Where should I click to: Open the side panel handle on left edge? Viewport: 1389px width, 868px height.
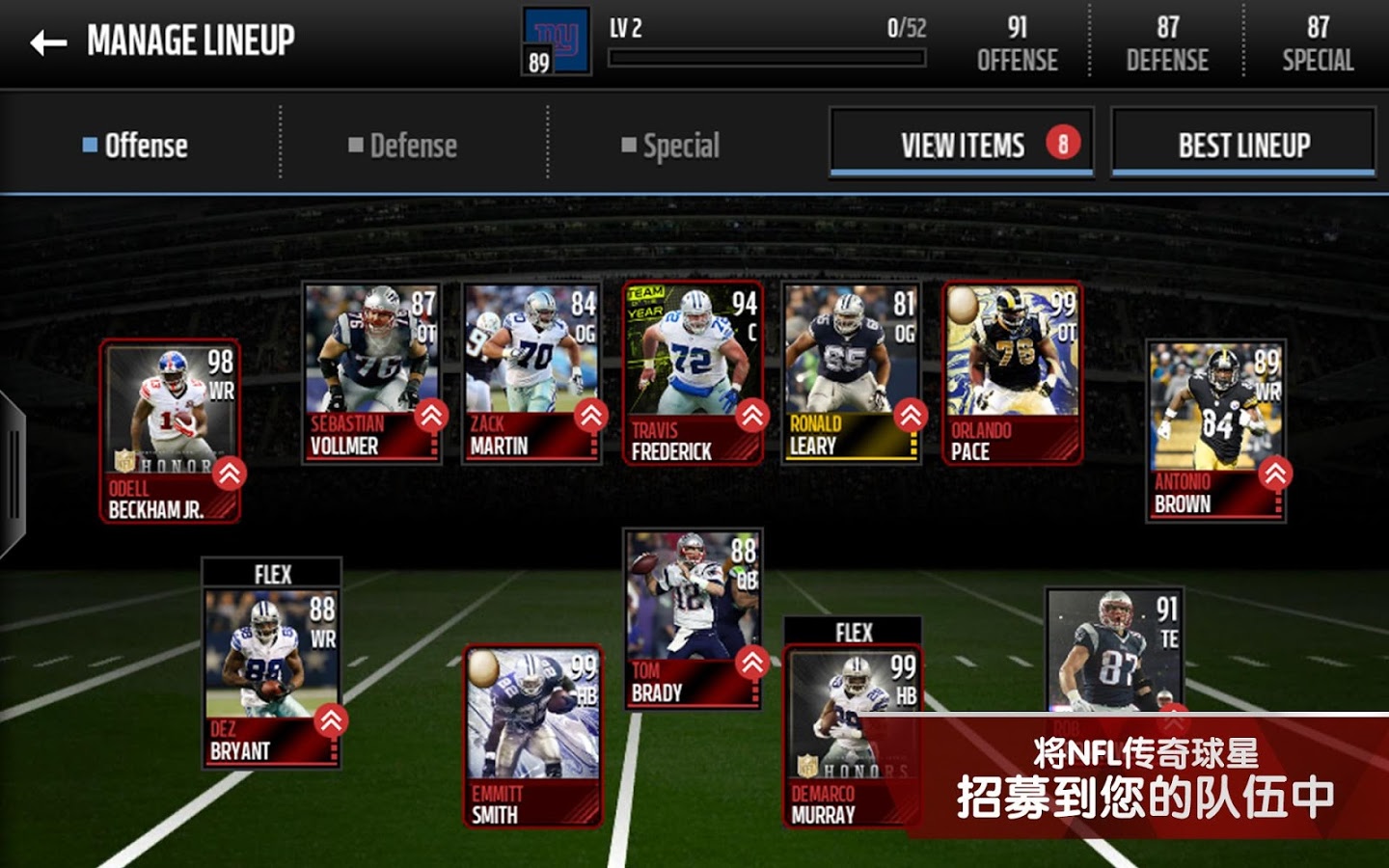coord(13,475)
